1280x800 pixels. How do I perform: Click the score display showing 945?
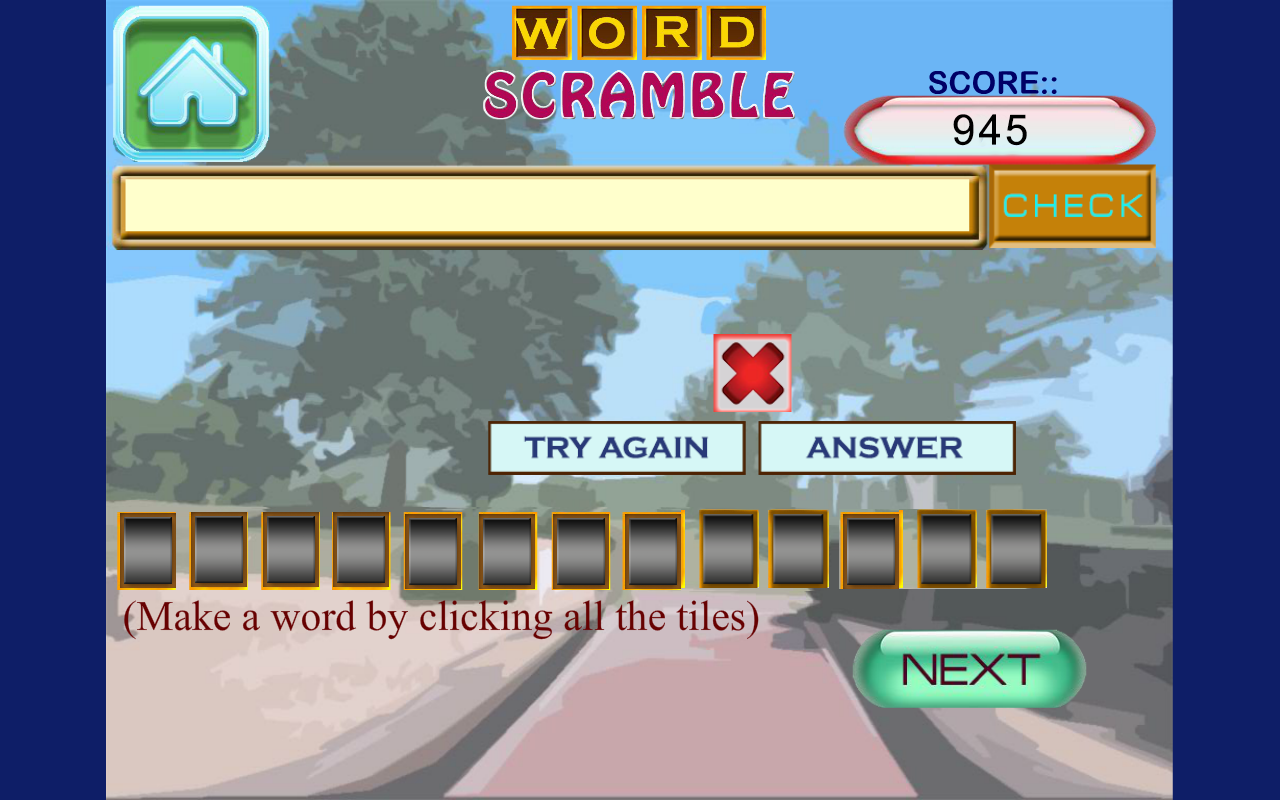coord(1000,129)
